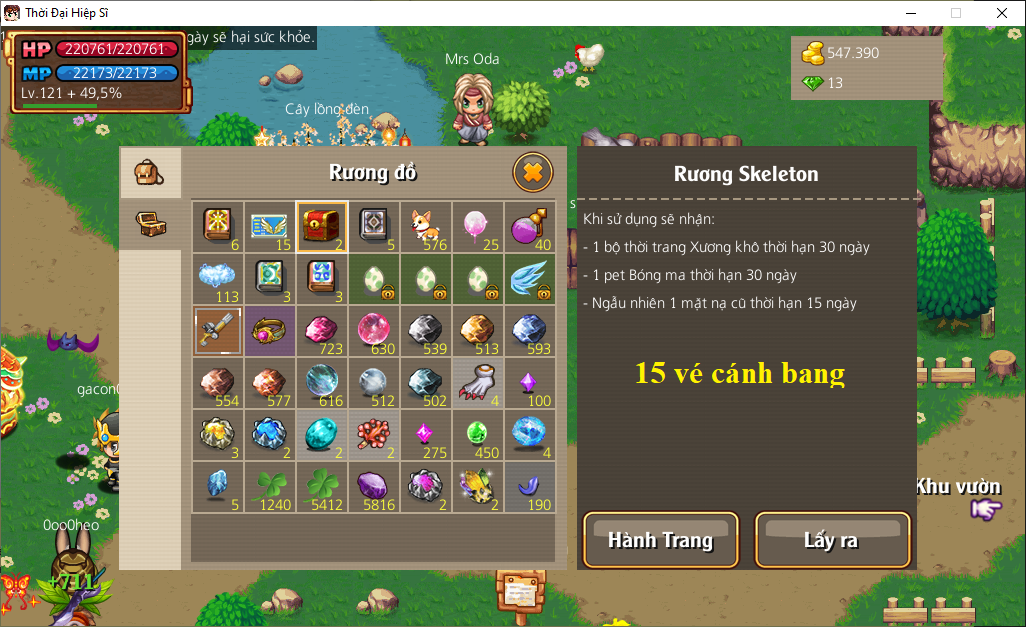Image resolution: width=1026 pixels, height=627 pixels.
Task: Choose the purple potion flask slot
Action: coord(530,227)
